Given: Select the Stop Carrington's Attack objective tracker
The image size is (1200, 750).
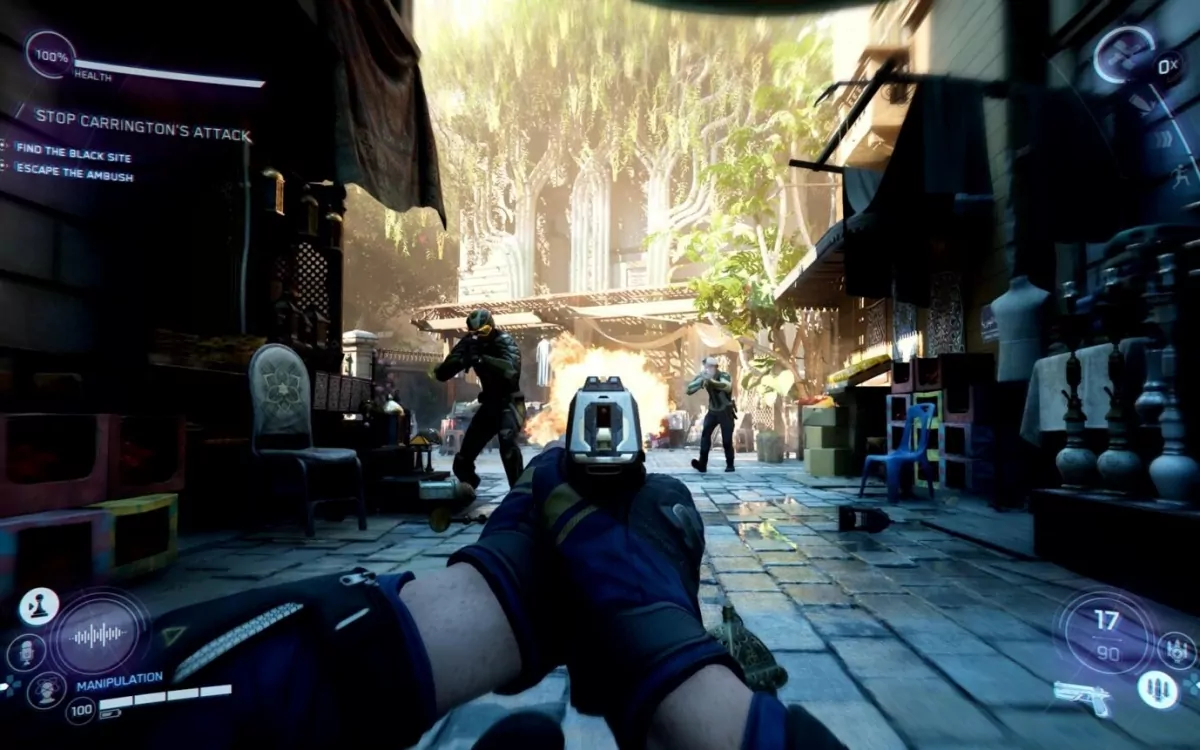Looking at the screenshot, I should tap(143, 117).
